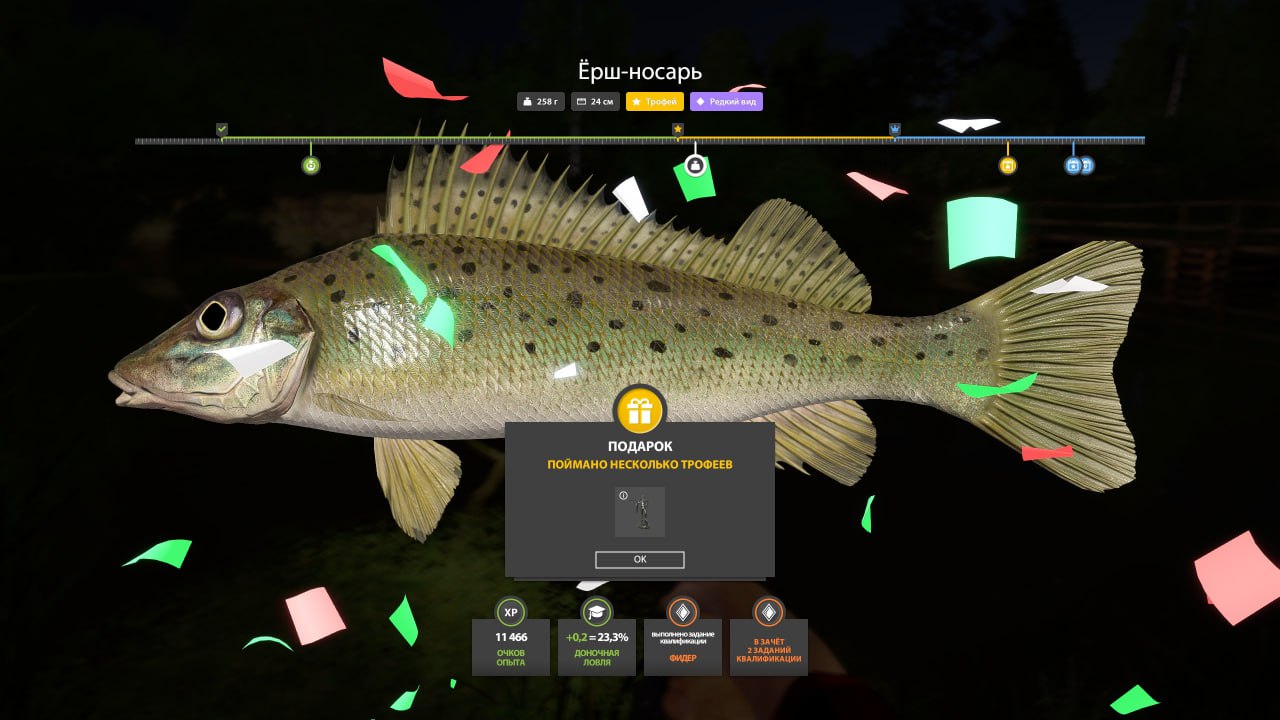Select the star trophy marker on the scale
The image size is (1280, 720).
pos(678,130)
